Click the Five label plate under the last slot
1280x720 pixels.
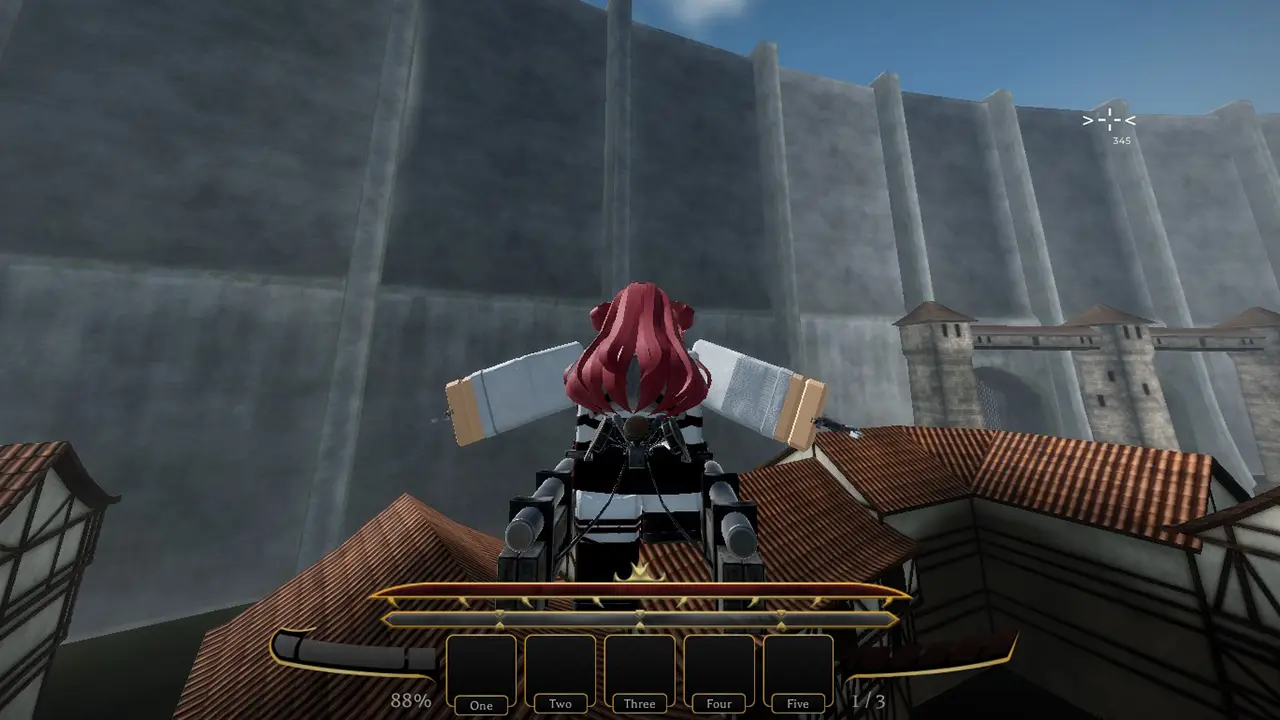coord(797,703)
